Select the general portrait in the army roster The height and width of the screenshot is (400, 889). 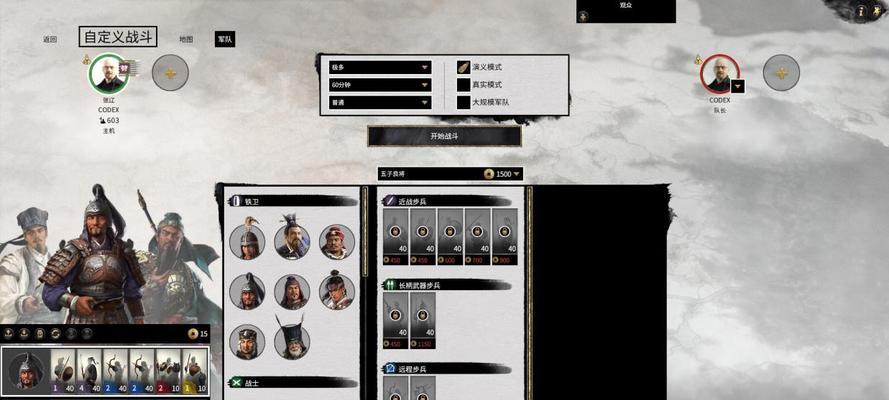pyautogui.click(x=25, y=371)
